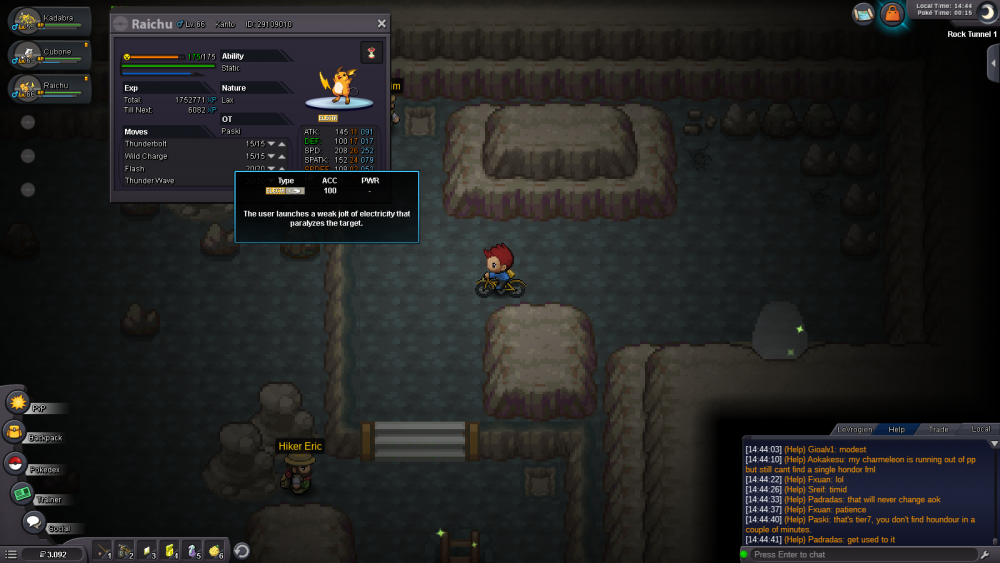Open the Trainer card
The width and height of the screenshot is (1000, 563).
(x=21, y=493)
